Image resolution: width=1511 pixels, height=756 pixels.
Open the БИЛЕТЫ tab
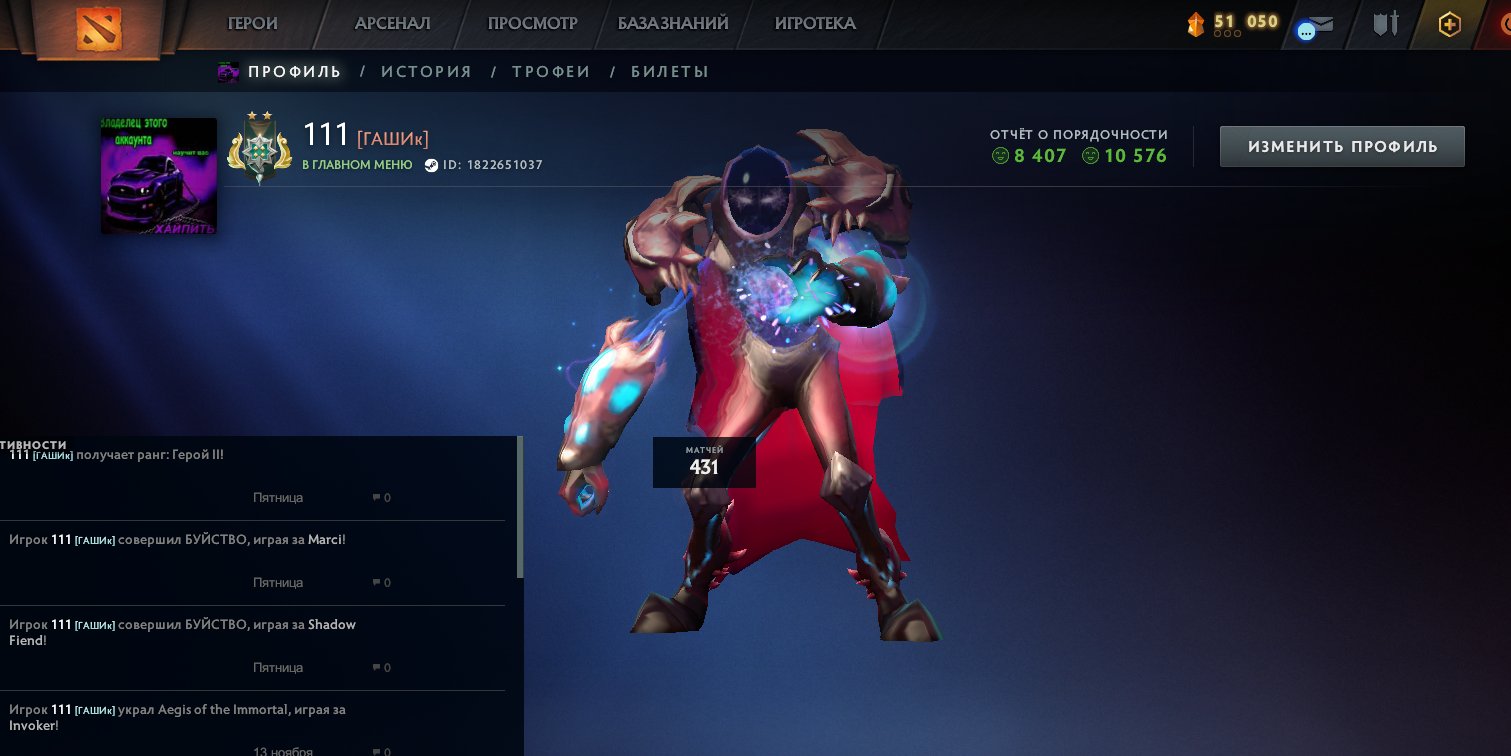click(x=670, y=71)
